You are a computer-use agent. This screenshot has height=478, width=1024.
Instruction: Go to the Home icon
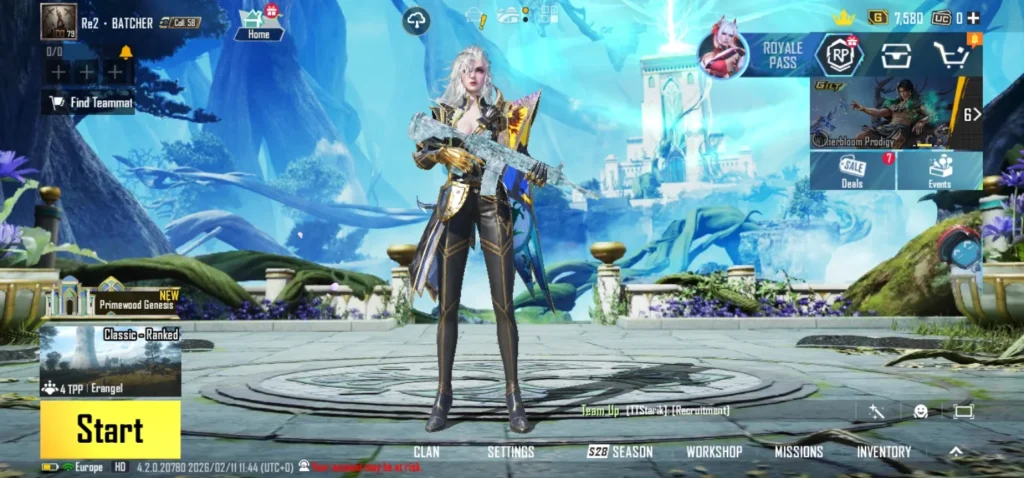click(x=259, y=24)
